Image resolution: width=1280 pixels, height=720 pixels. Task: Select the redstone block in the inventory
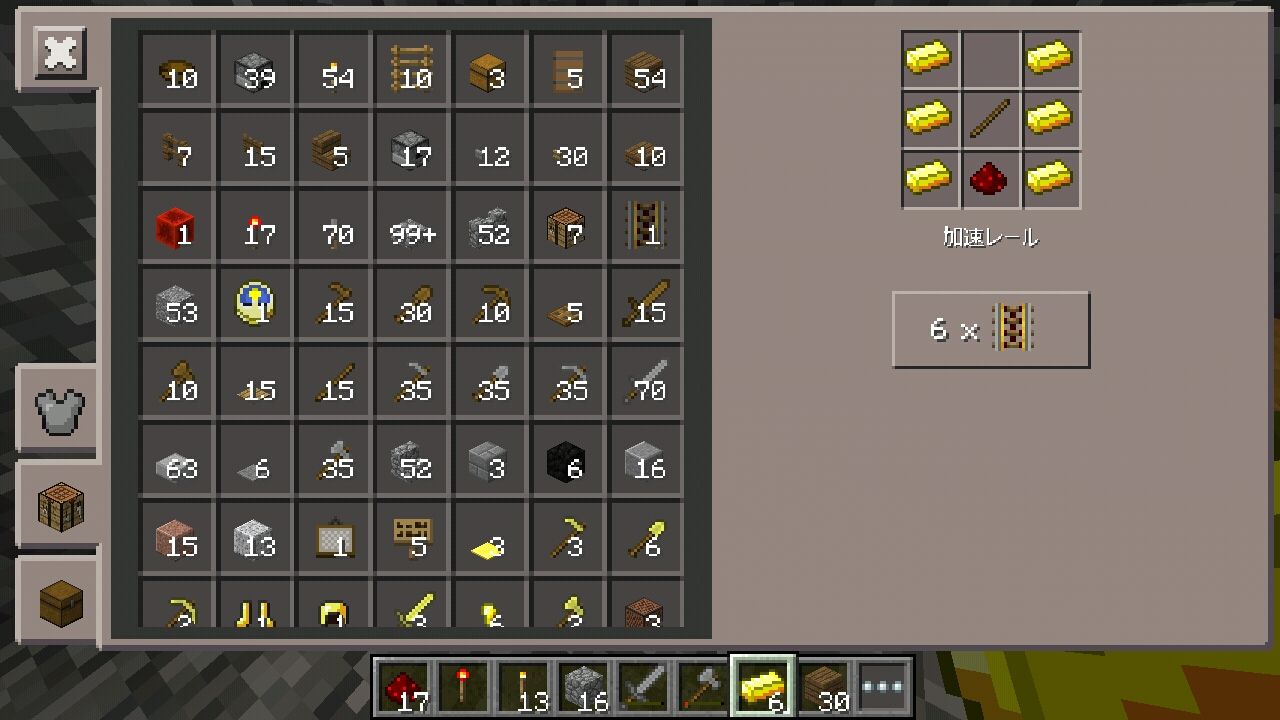[176, 225]
